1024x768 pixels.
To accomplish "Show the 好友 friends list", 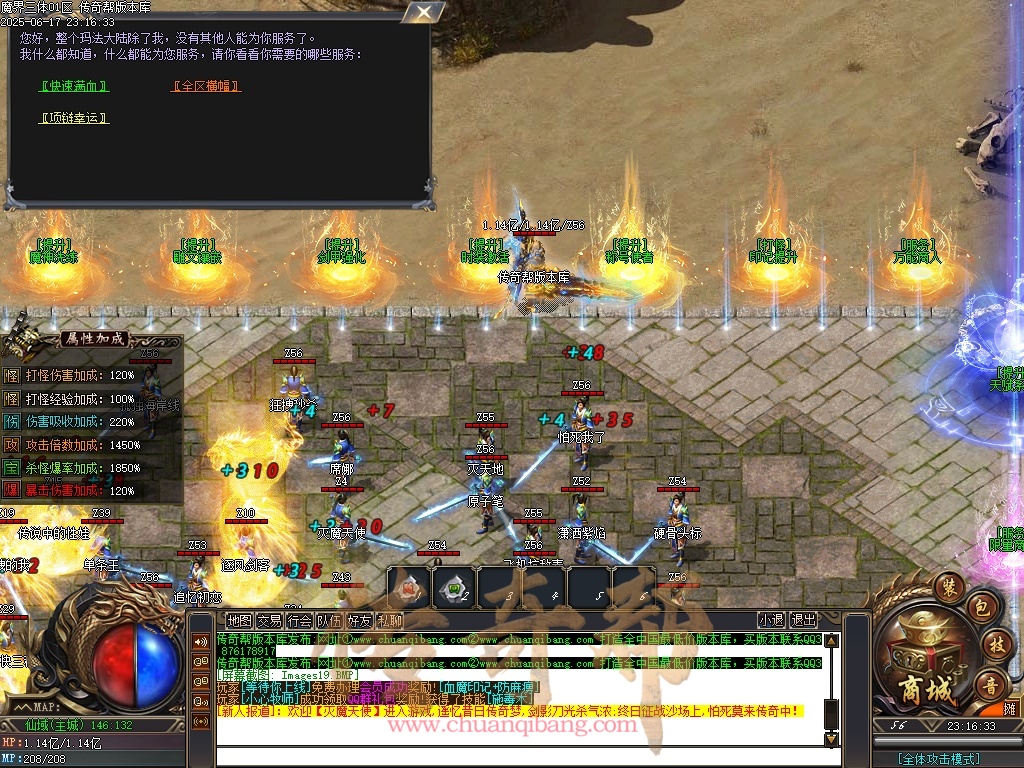I will coord(359,621).
